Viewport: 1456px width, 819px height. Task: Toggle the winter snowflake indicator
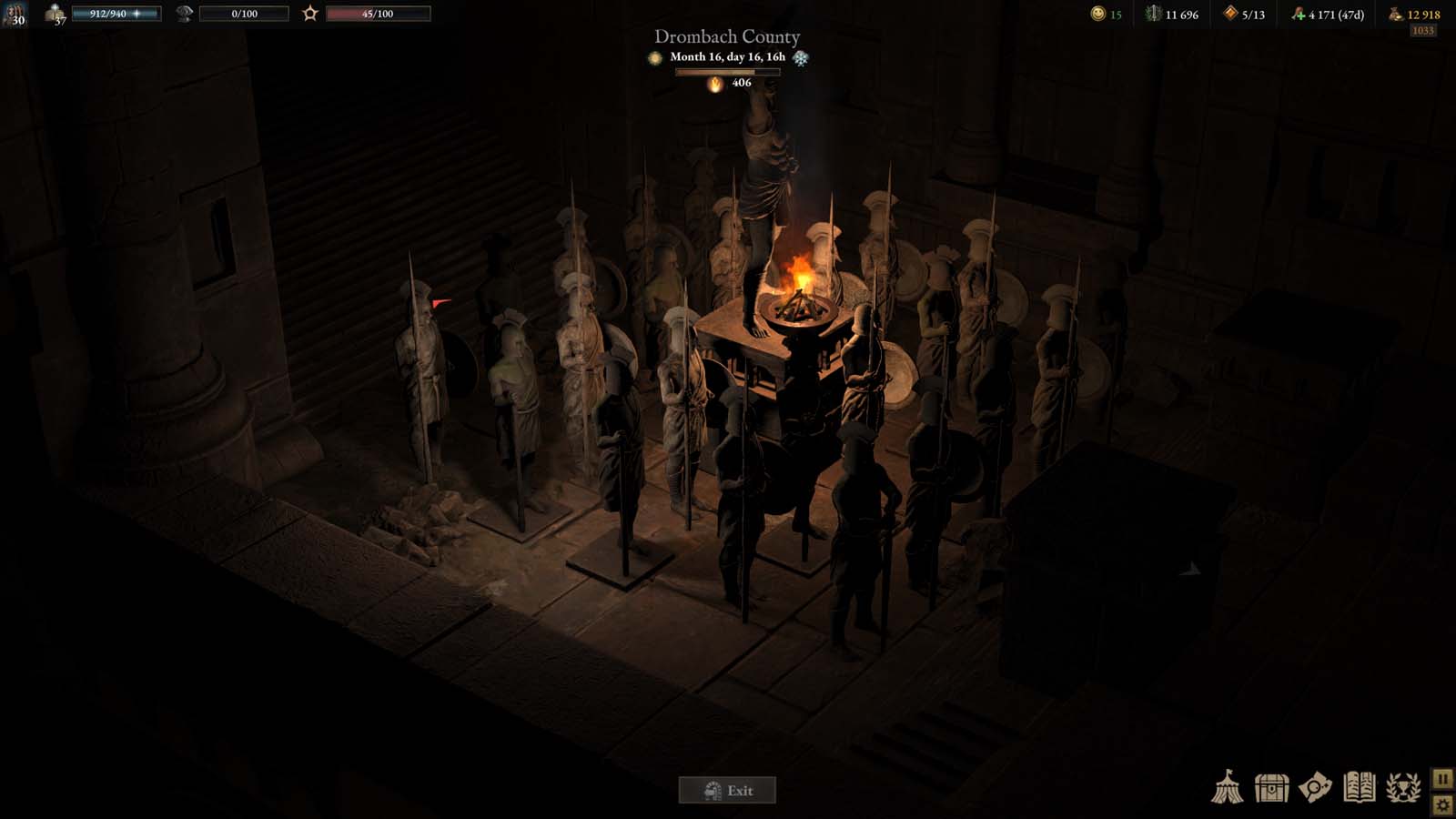799,56
